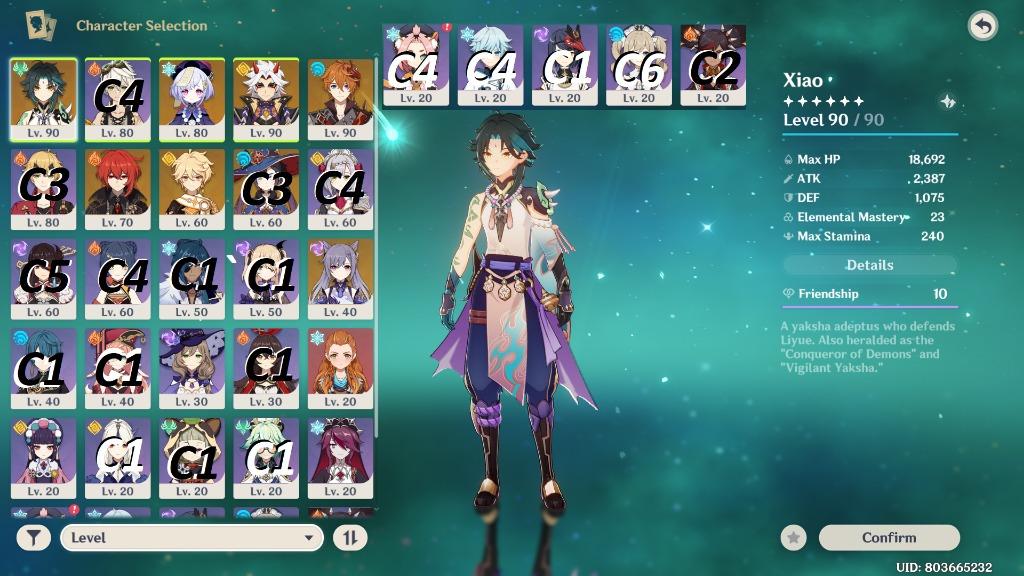The height and width of the screenshot is (576, 1024).
Task: Reverse the sort order with the arrows button
Action: tap(350, 538)
